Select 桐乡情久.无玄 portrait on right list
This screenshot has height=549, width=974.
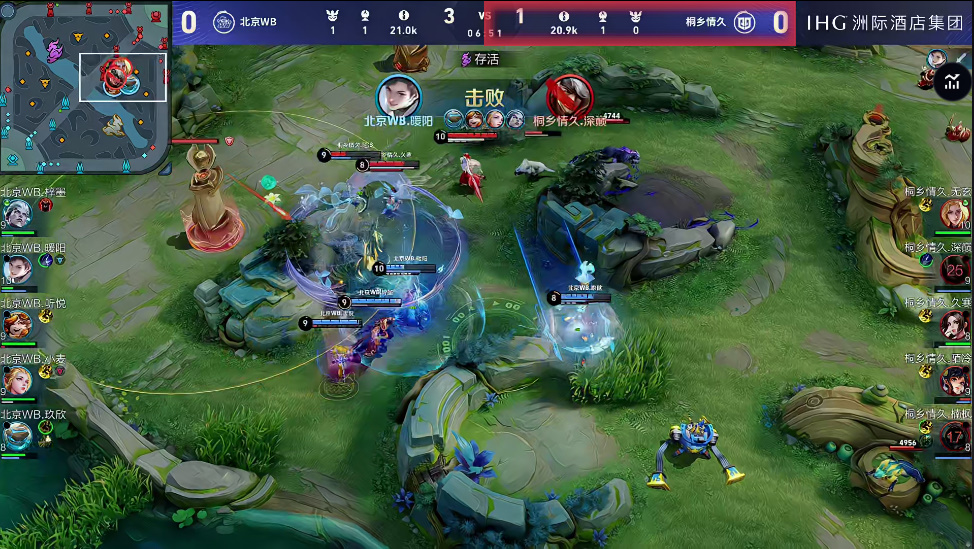coord(955,212)
